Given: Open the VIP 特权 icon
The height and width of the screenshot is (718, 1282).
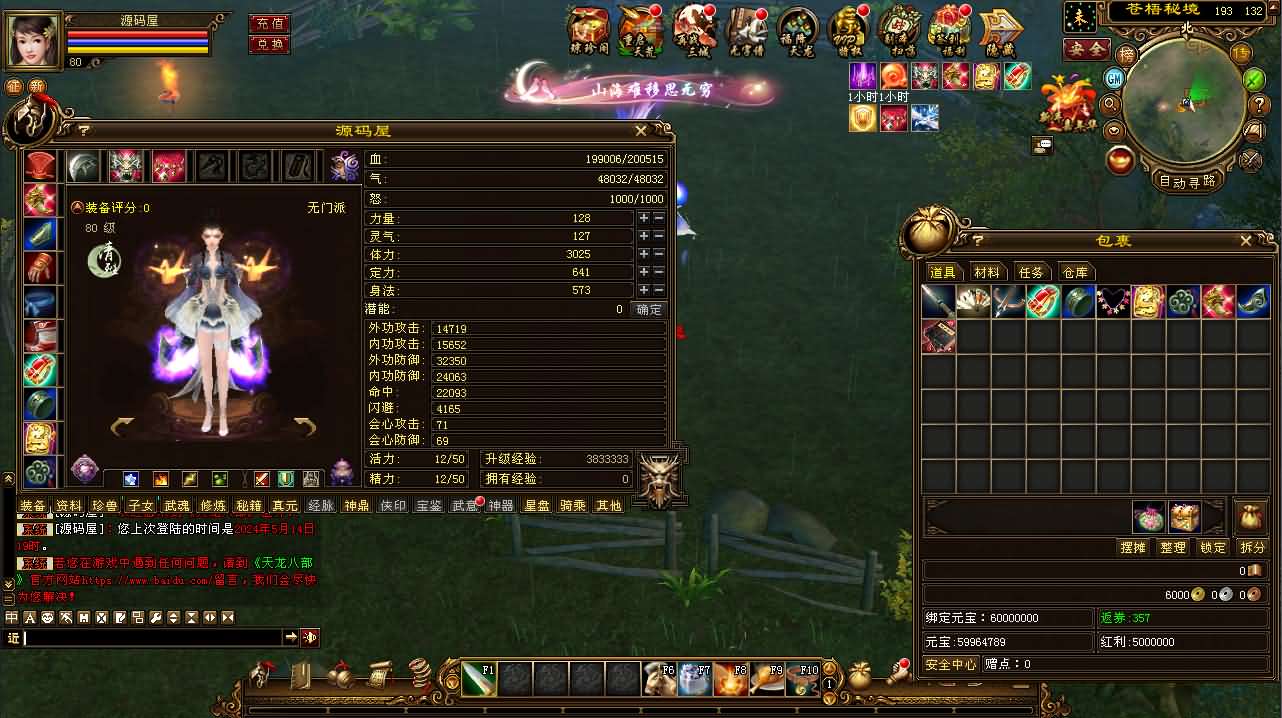Looking at the screenshot, I should coord(848,30).
